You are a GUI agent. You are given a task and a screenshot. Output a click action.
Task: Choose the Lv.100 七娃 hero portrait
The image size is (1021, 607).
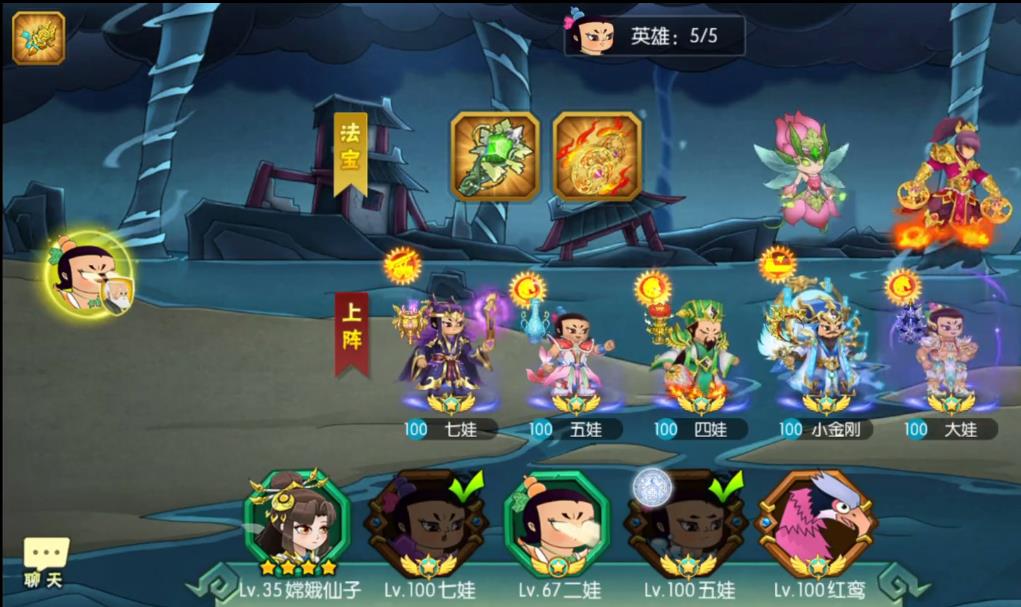point(426,526)
